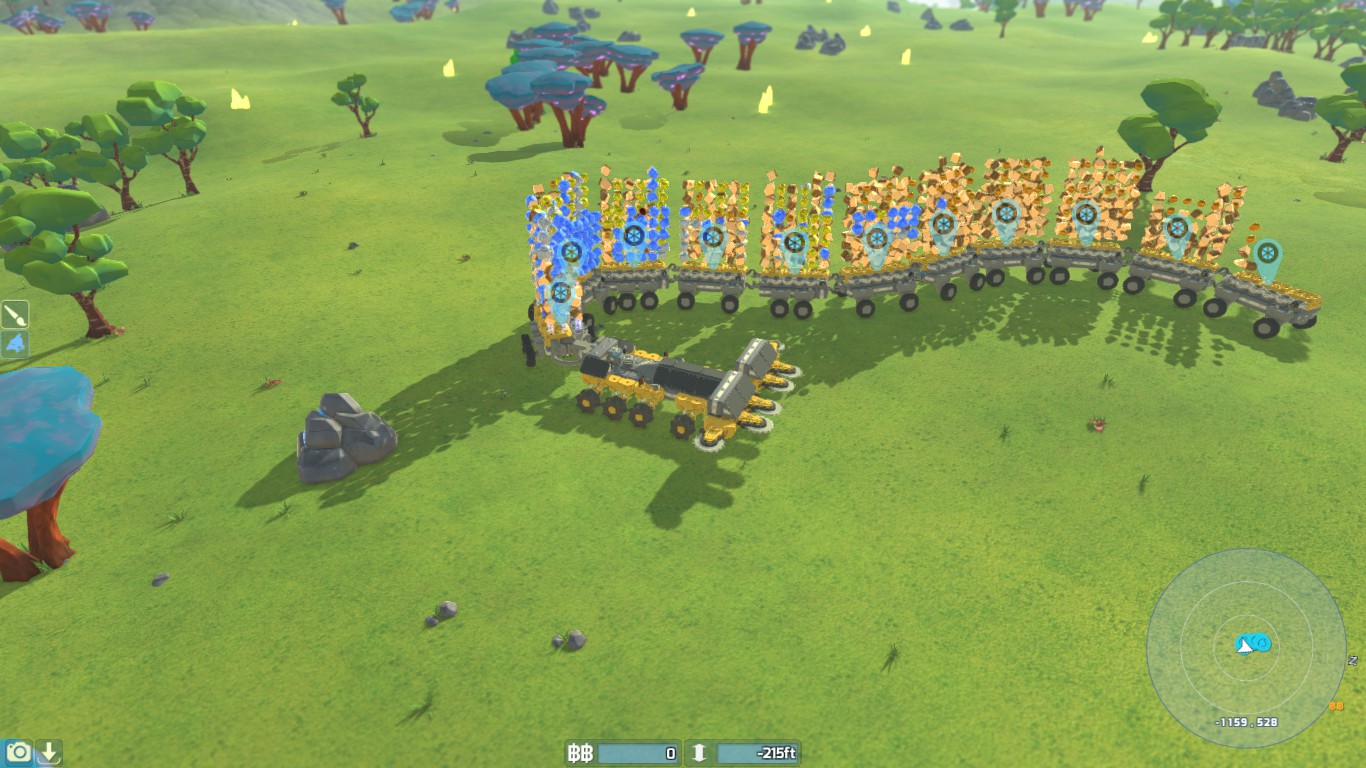Click the Z marker on the minimap edge
Image resolution: width=1366 pixels, height=768 pixels.
pyautogui.click(x=1351, y=661)
